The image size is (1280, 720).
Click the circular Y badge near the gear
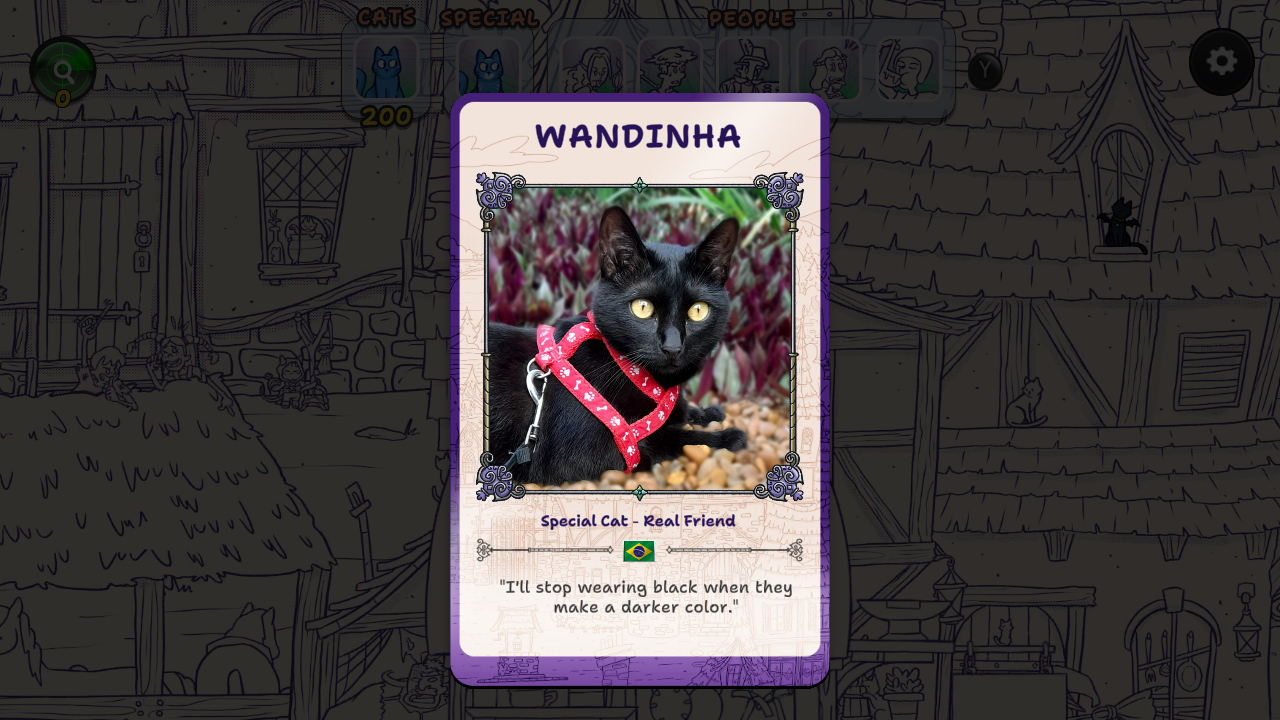(x=986, y=71)
